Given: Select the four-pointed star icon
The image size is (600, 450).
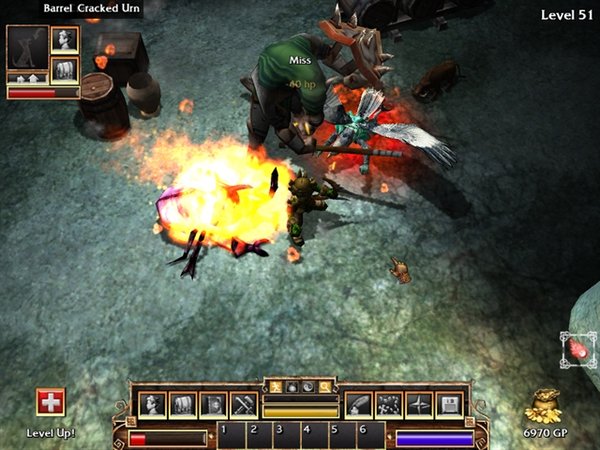Looking at the screenshot, I should pos(419,404).
